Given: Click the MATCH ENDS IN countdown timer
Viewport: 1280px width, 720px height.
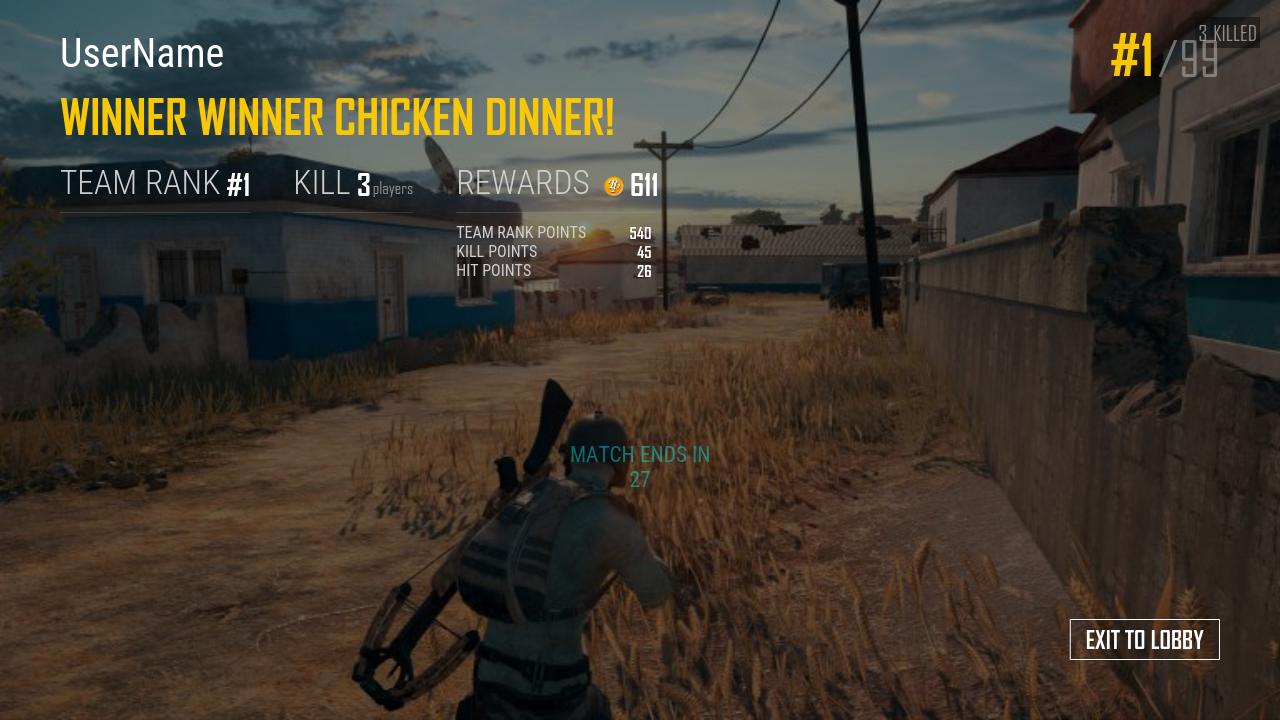Looking at the screenshot, I should (640, 454).
